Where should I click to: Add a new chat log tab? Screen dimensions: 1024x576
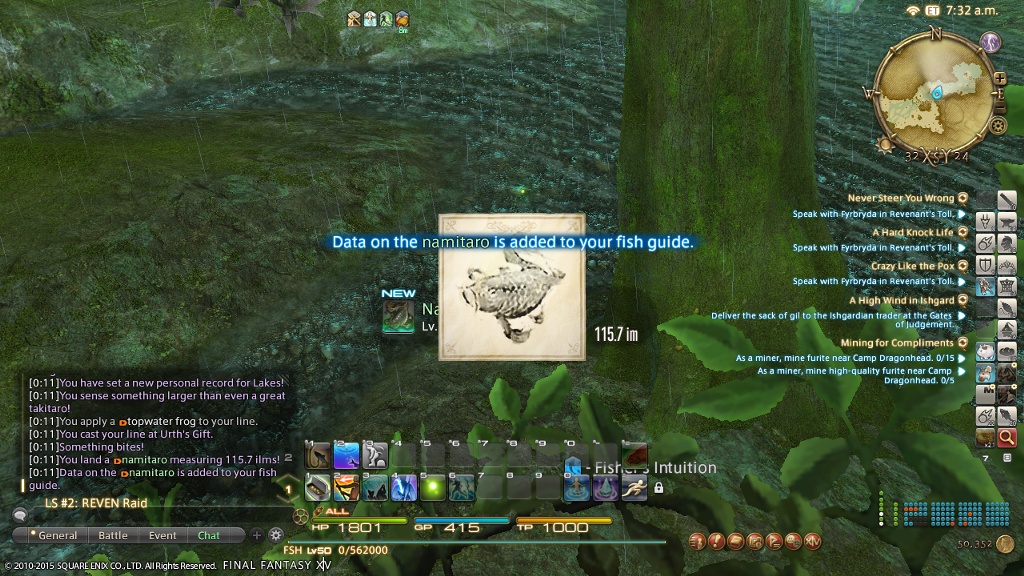[257, 535]
